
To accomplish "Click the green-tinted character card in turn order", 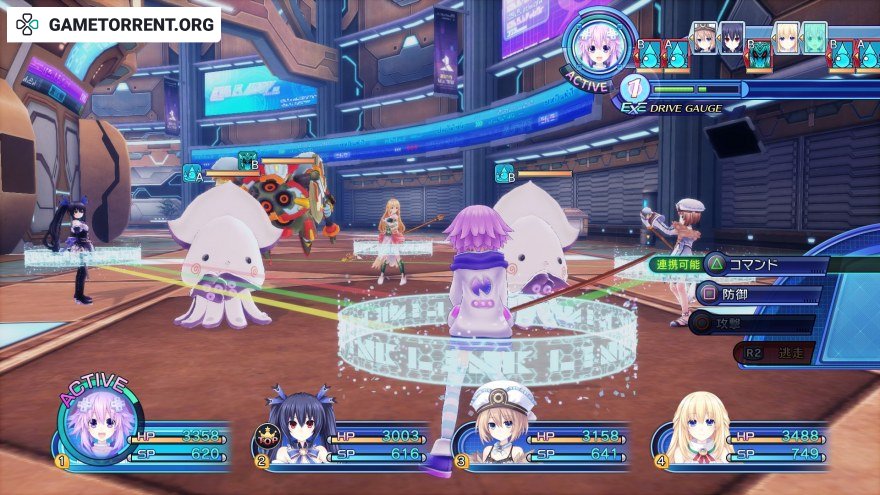I will click(x=815, y=38).
